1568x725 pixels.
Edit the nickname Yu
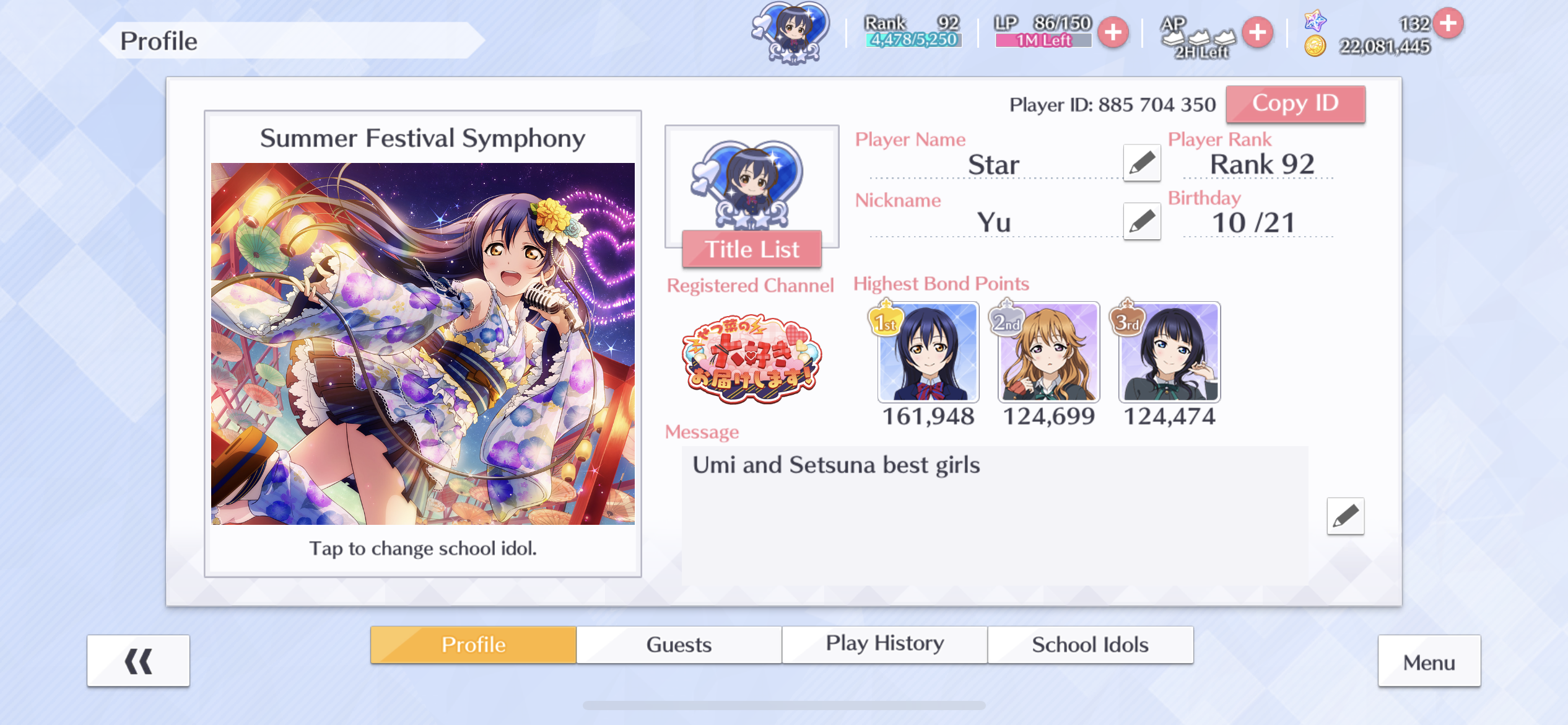[1142, 221]
